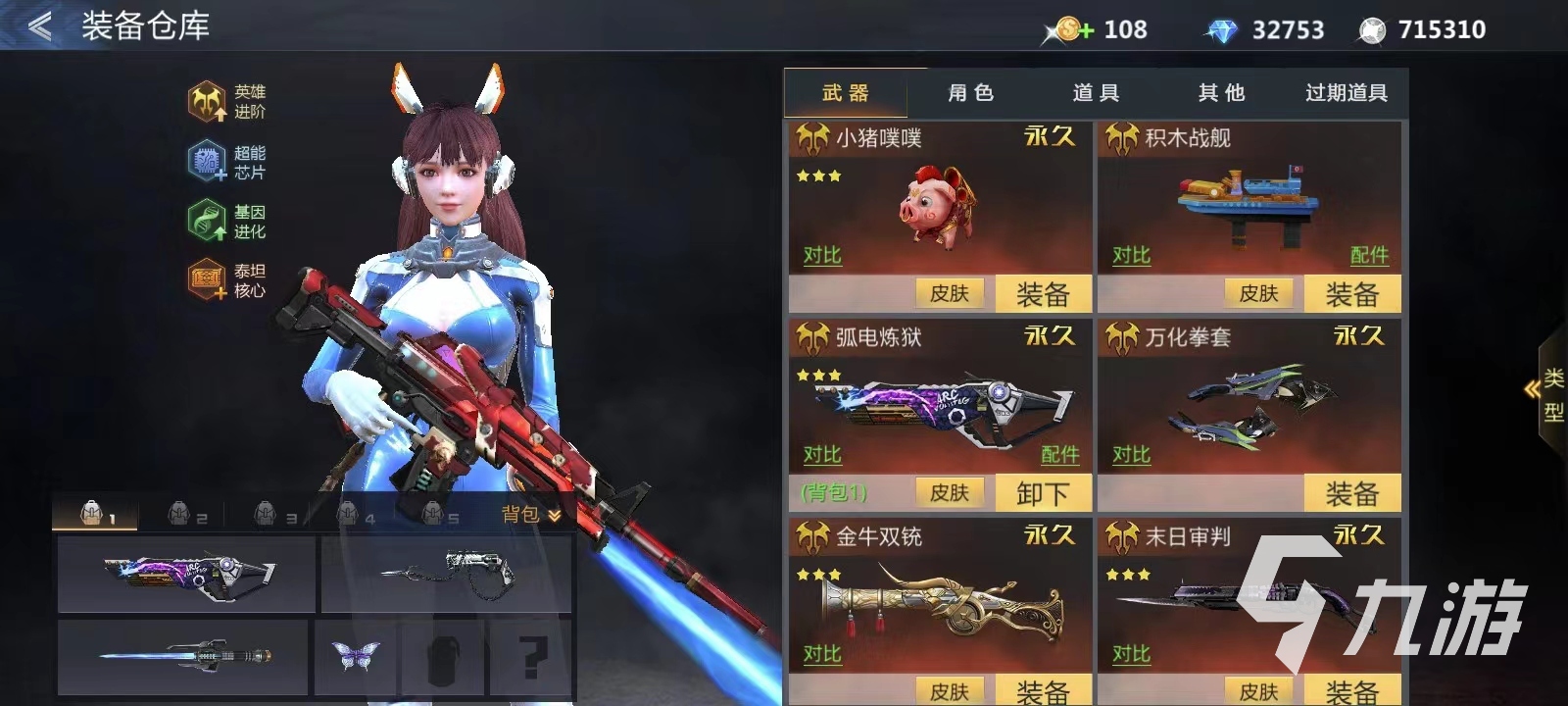Select backpack slot 2 icon

click(x=181, y=513)
